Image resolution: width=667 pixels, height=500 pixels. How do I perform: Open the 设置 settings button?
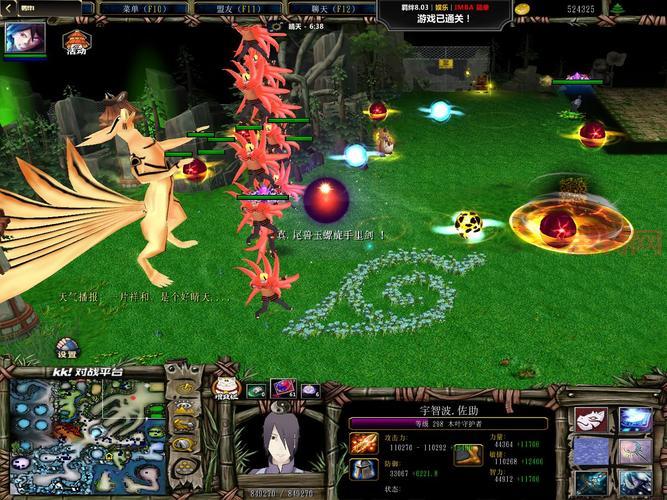point(67,351)
